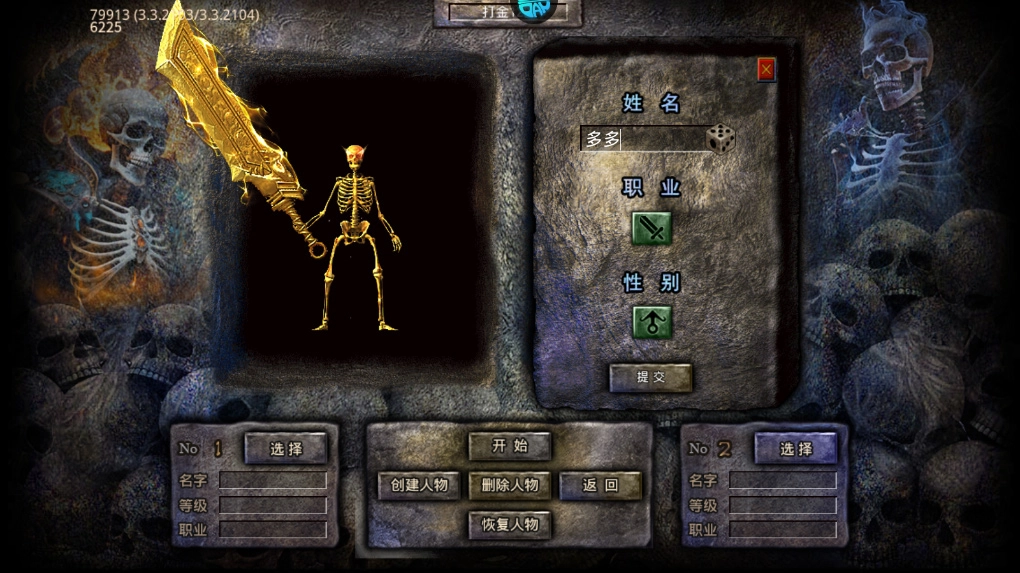The width and height of the screenshot is (1020, 573).
Task: Start the game with 开始
Action: click(509, 446)
